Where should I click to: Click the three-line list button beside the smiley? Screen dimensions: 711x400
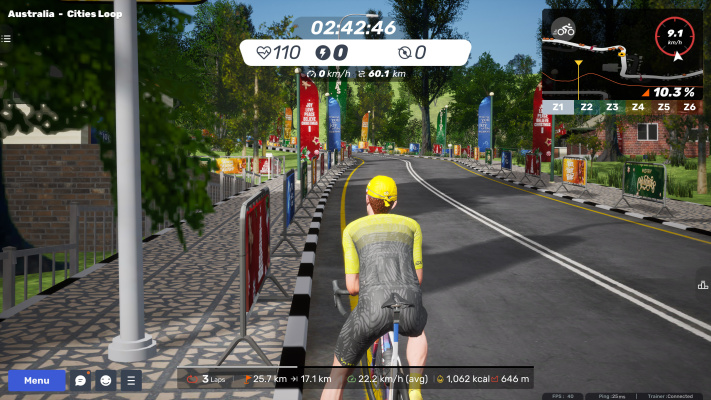131,380
